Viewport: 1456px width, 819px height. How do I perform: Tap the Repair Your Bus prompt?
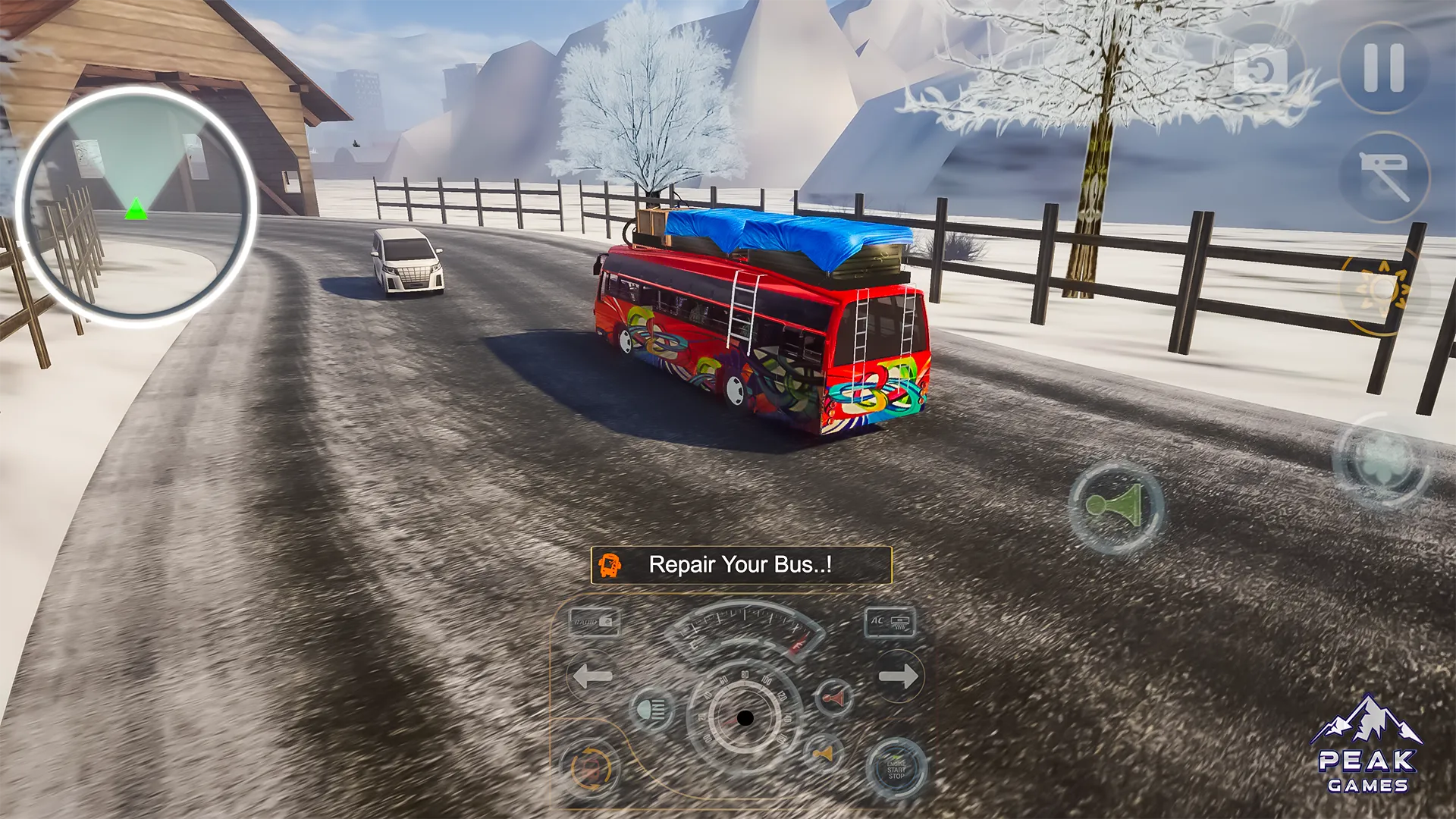(741, 565)
